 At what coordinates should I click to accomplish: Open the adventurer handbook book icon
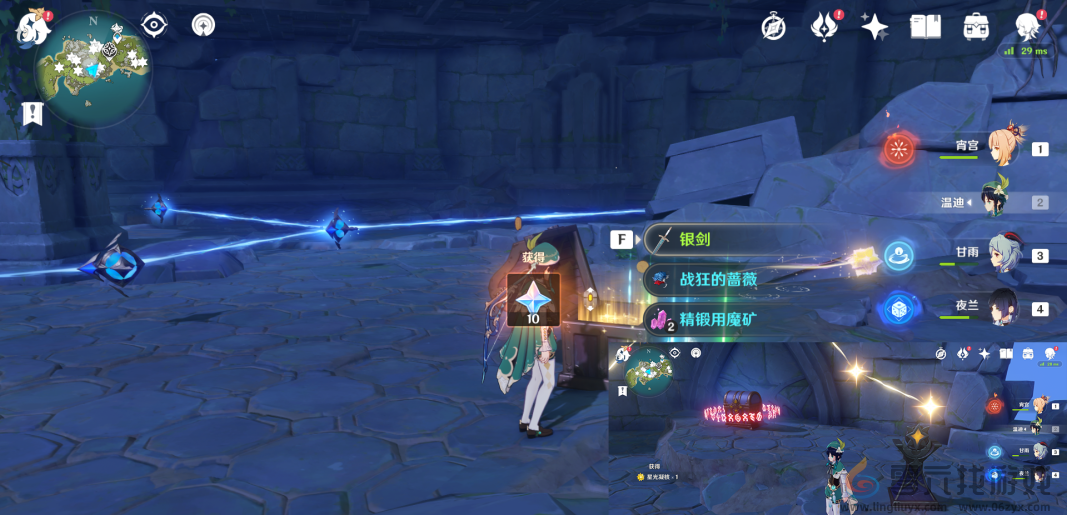pos(926,27)
